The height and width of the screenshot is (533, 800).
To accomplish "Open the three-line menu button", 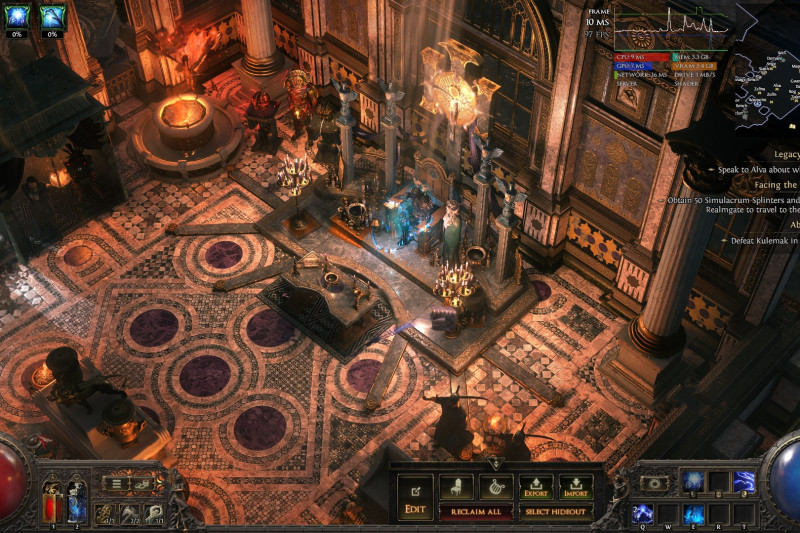I will click(117, 484).
